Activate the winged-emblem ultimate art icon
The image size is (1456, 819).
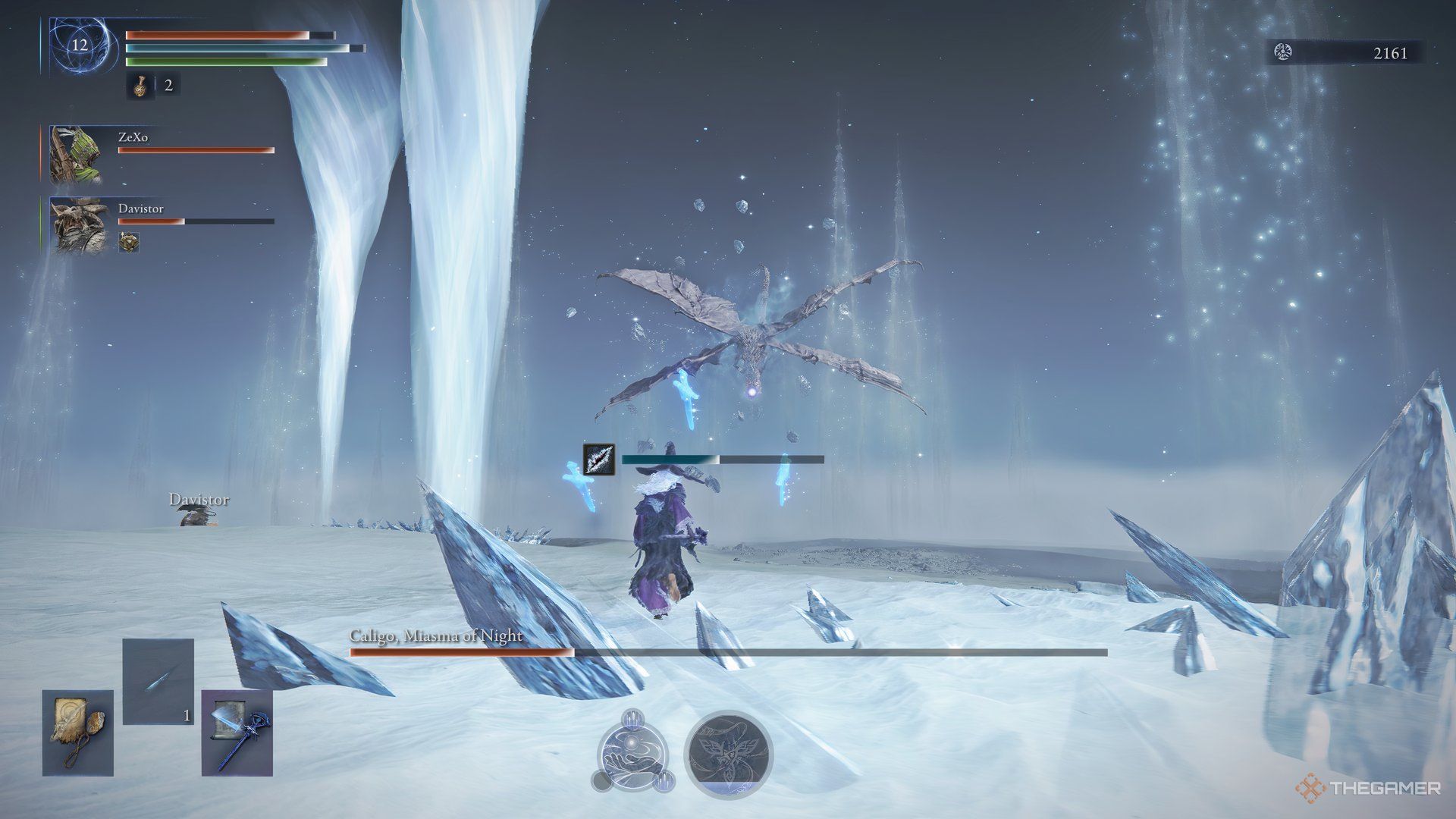[x=728, y=752]
